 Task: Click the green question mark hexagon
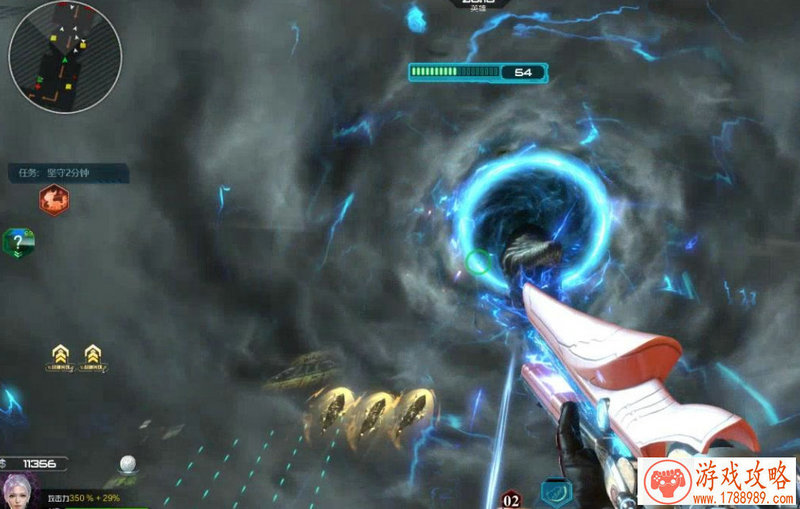(19, 242)
